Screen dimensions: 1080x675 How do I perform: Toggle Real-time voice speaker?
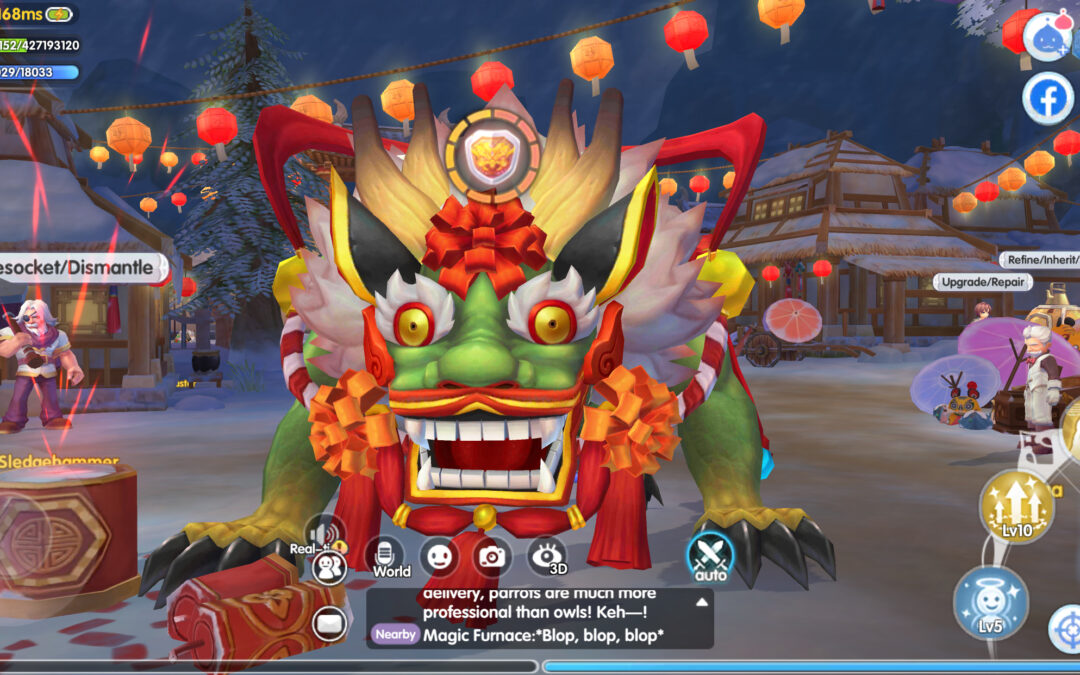(x=326, y=533)
